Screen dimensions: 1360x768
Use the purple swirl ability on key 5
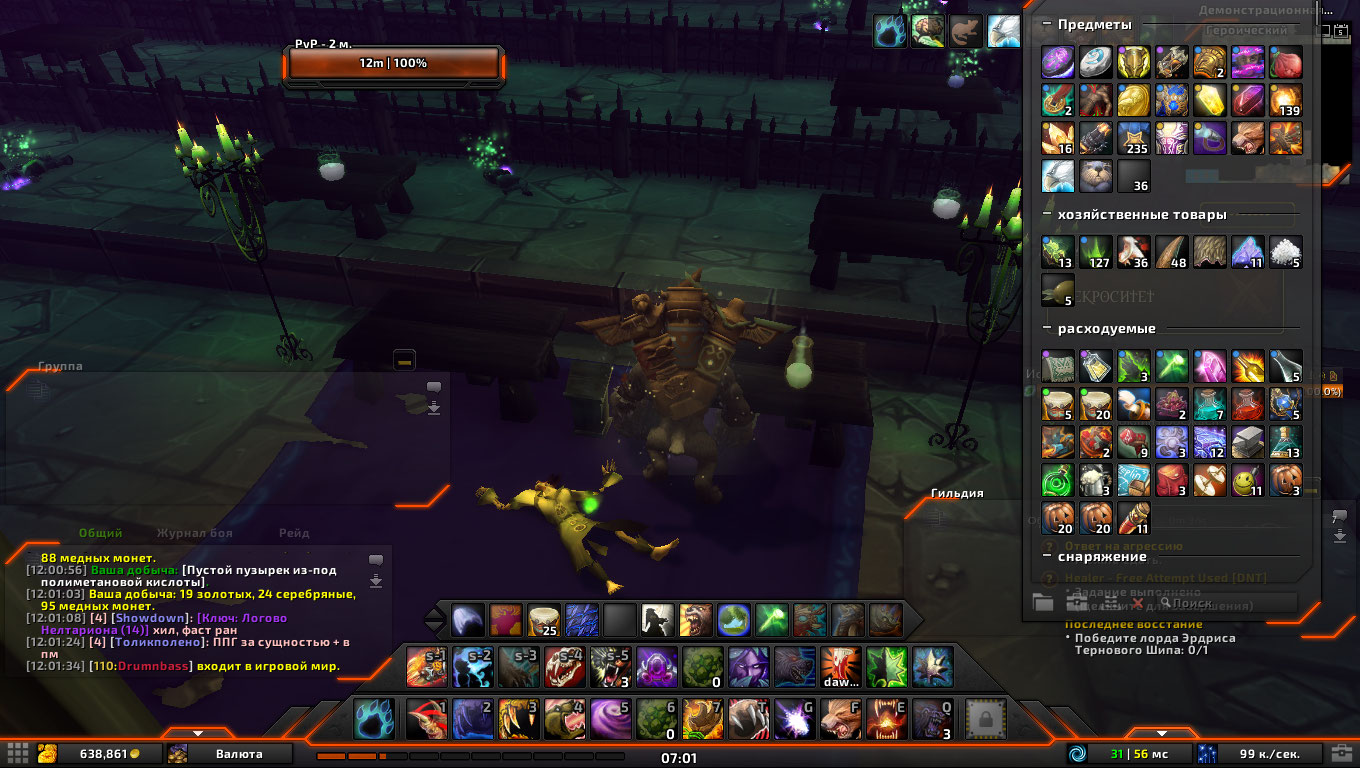[610, 718]
